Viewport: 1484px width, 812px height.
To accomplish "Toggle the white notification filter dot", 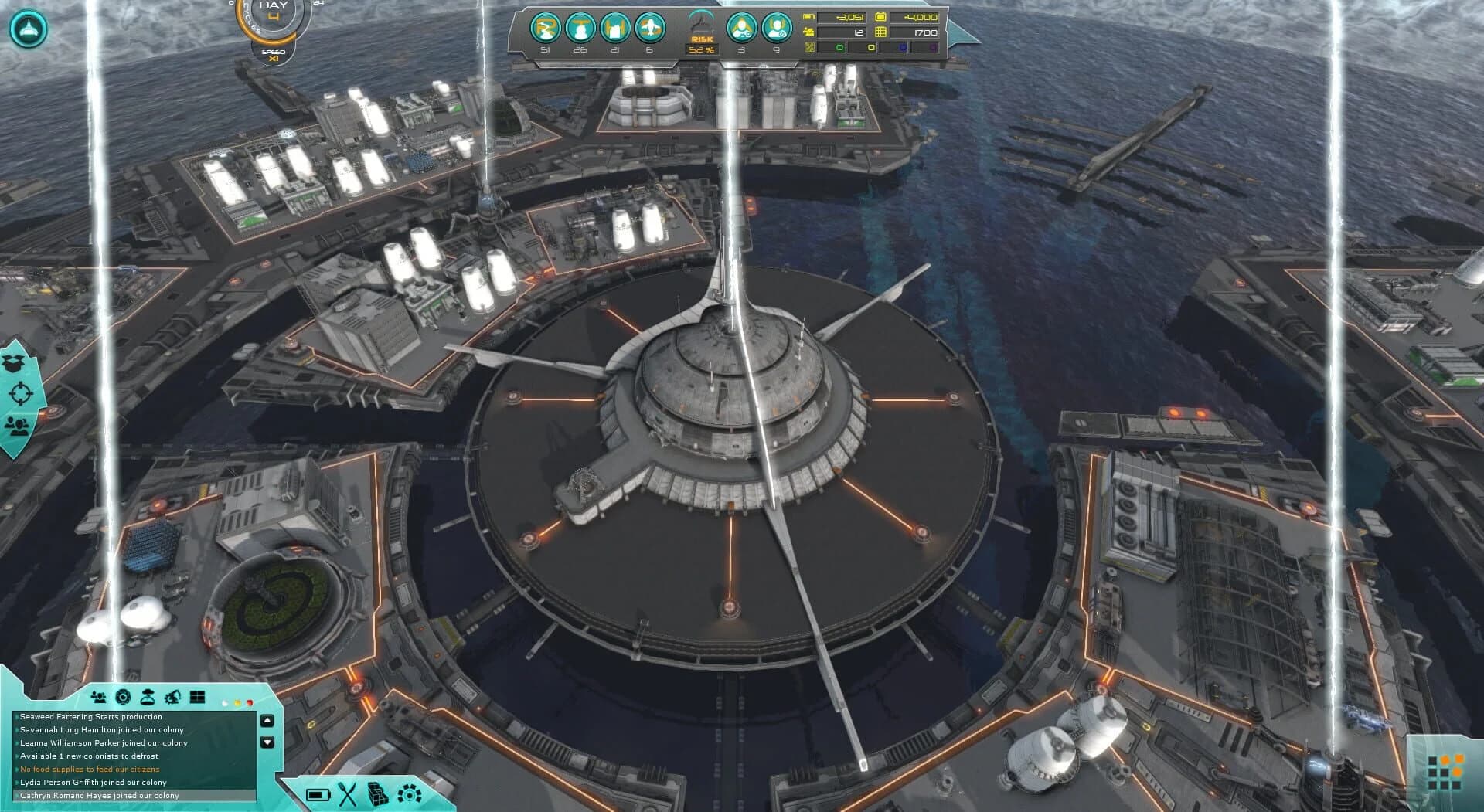I will (225, 703).
